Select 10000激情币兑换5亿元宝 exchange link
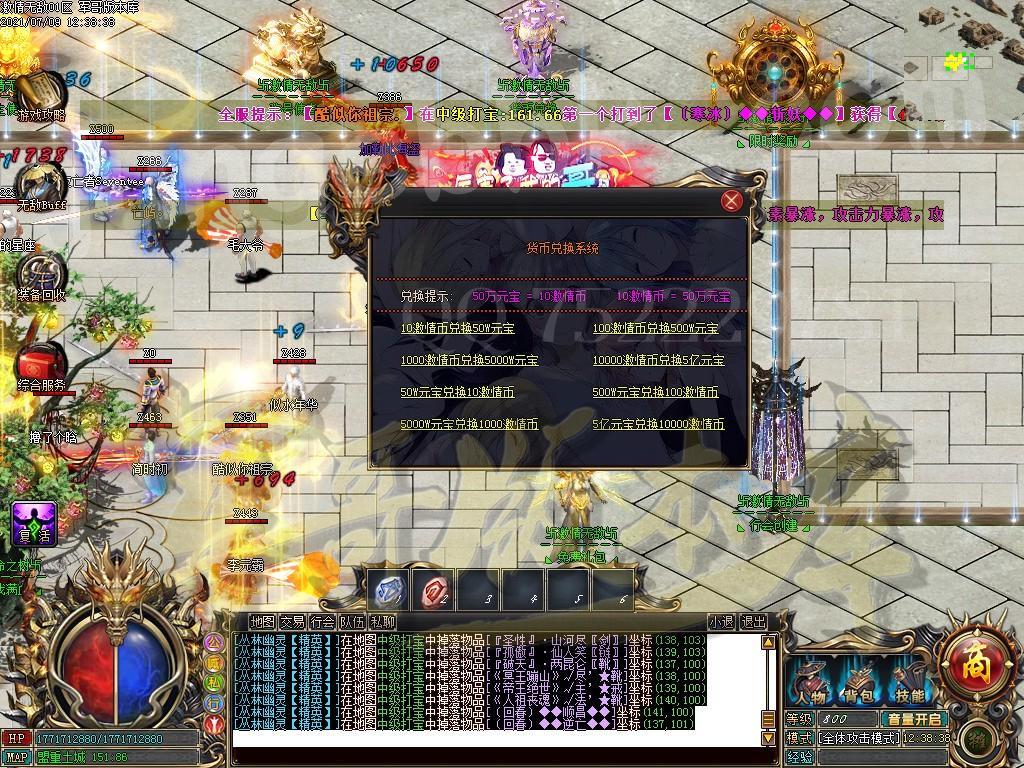Image resolution: width=1024 pixels, height=768 pixels. tap(658, 360)
